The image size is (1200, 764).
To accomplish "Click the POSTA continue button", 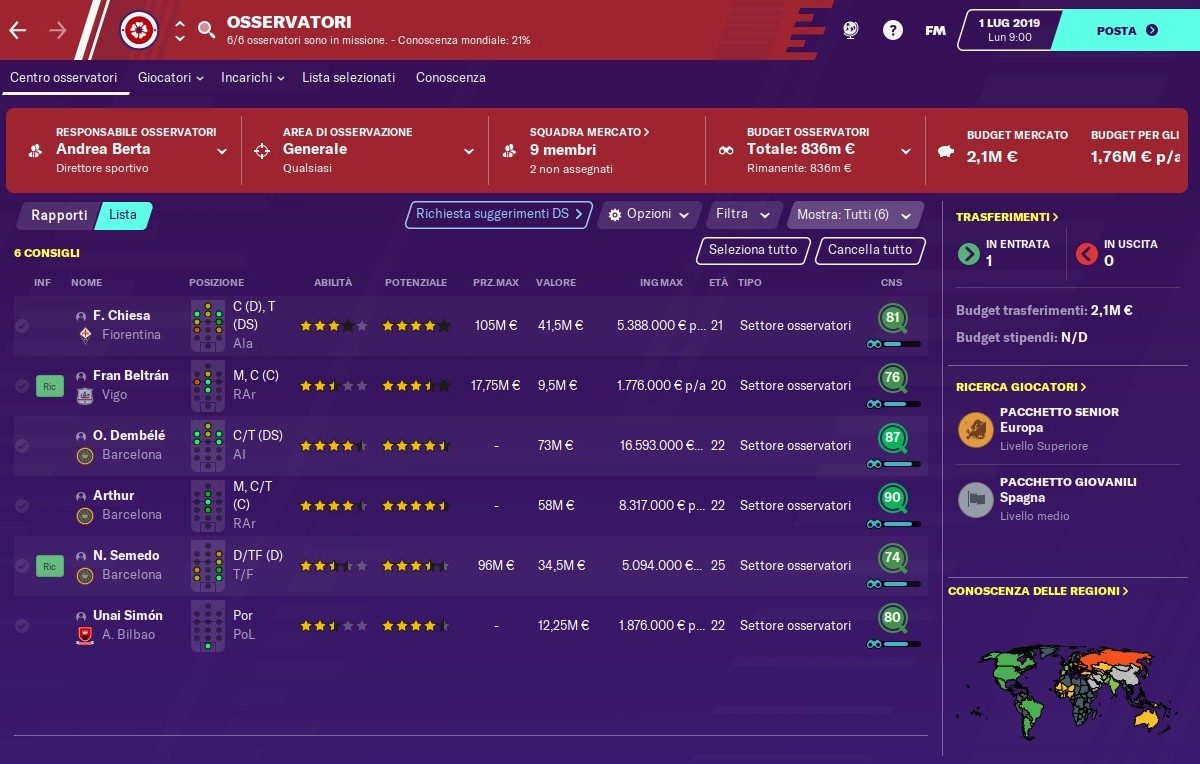I will (x=1125, y=30).
